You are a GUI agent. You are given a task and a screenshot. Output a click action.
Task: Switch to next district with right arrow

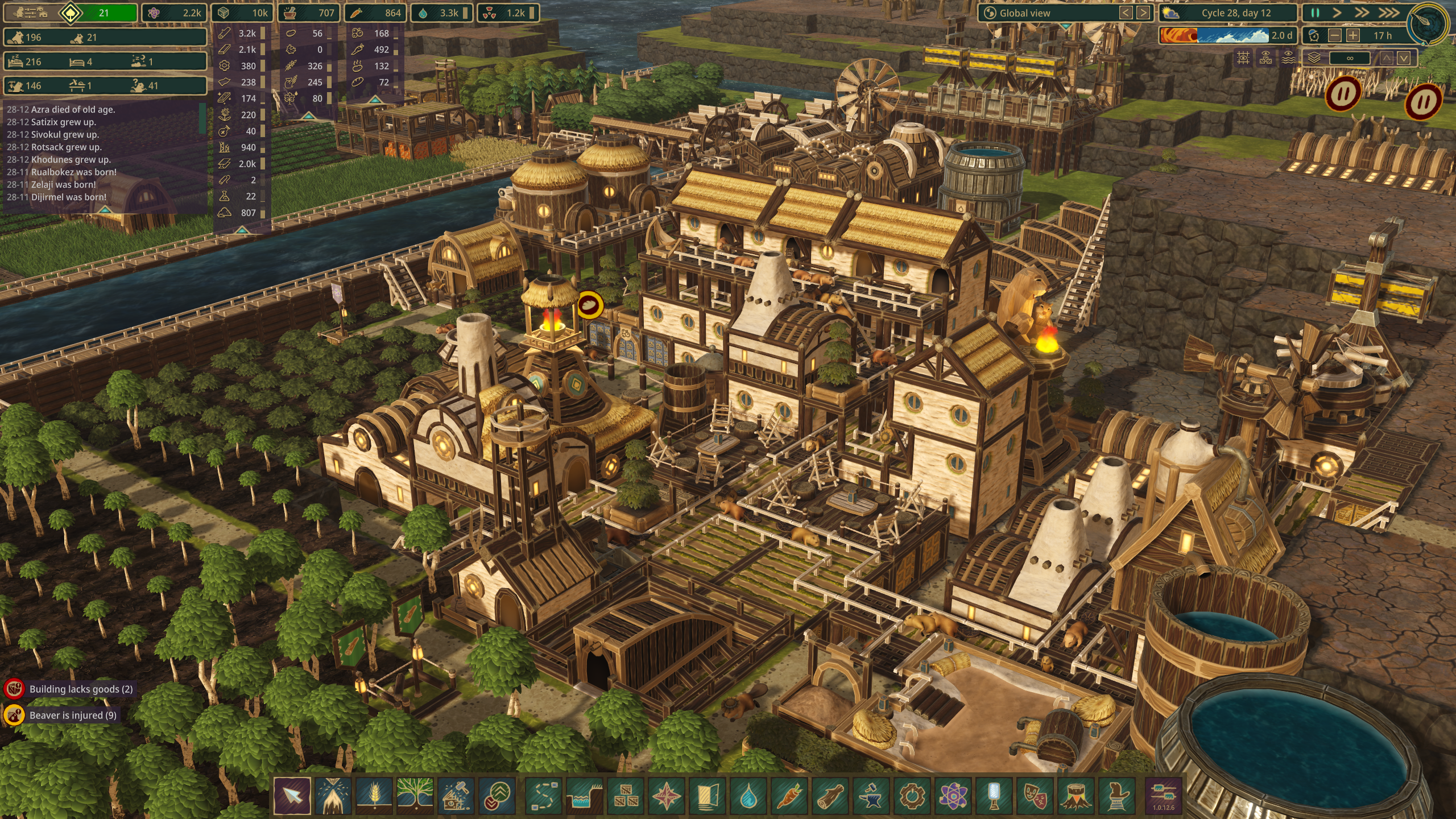tap(1143, 13)
